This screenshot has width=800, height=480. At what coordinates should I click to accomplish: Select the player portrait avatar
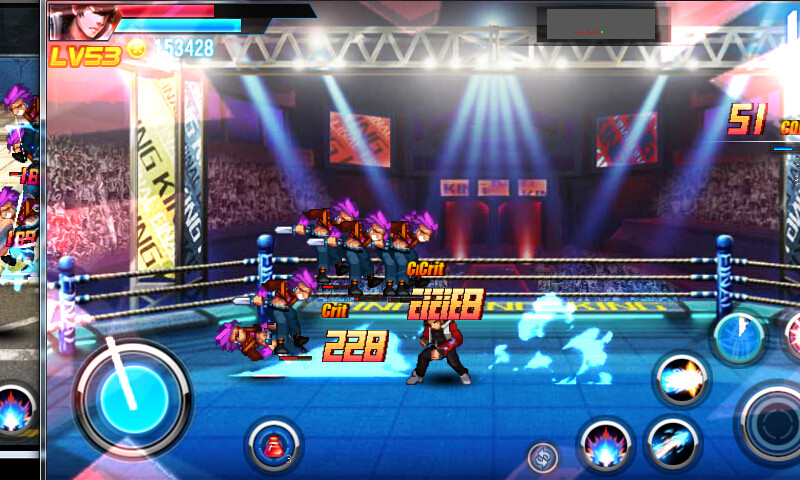[x=82, y=22]
